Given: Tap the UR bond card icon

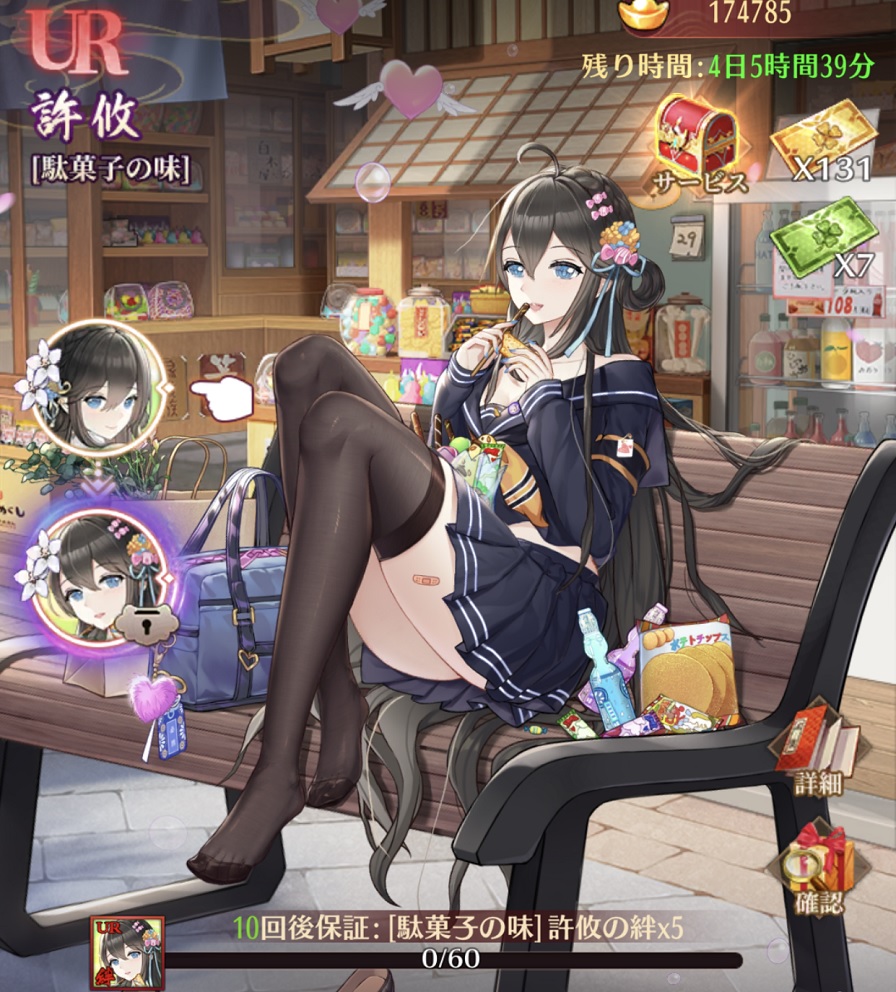Looking at the screenshot, I should (128, 952).
